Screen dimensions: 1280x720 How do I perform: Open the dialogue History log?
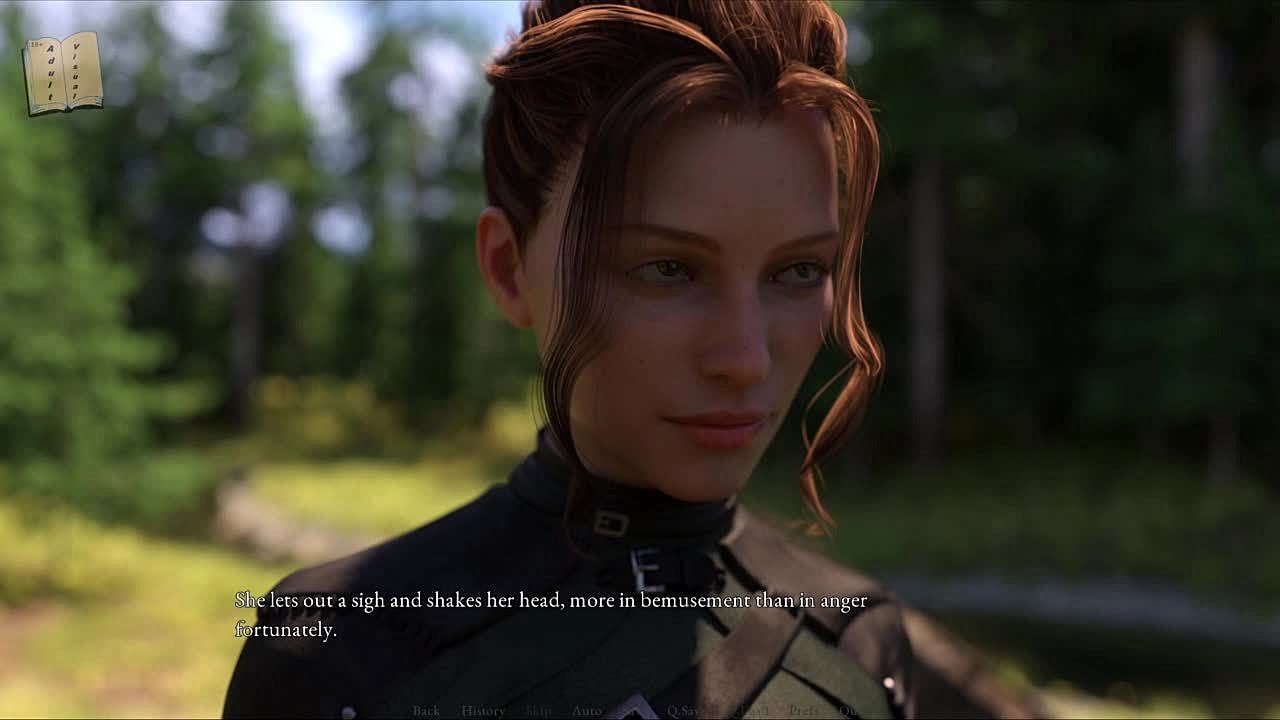coord(483,710)
